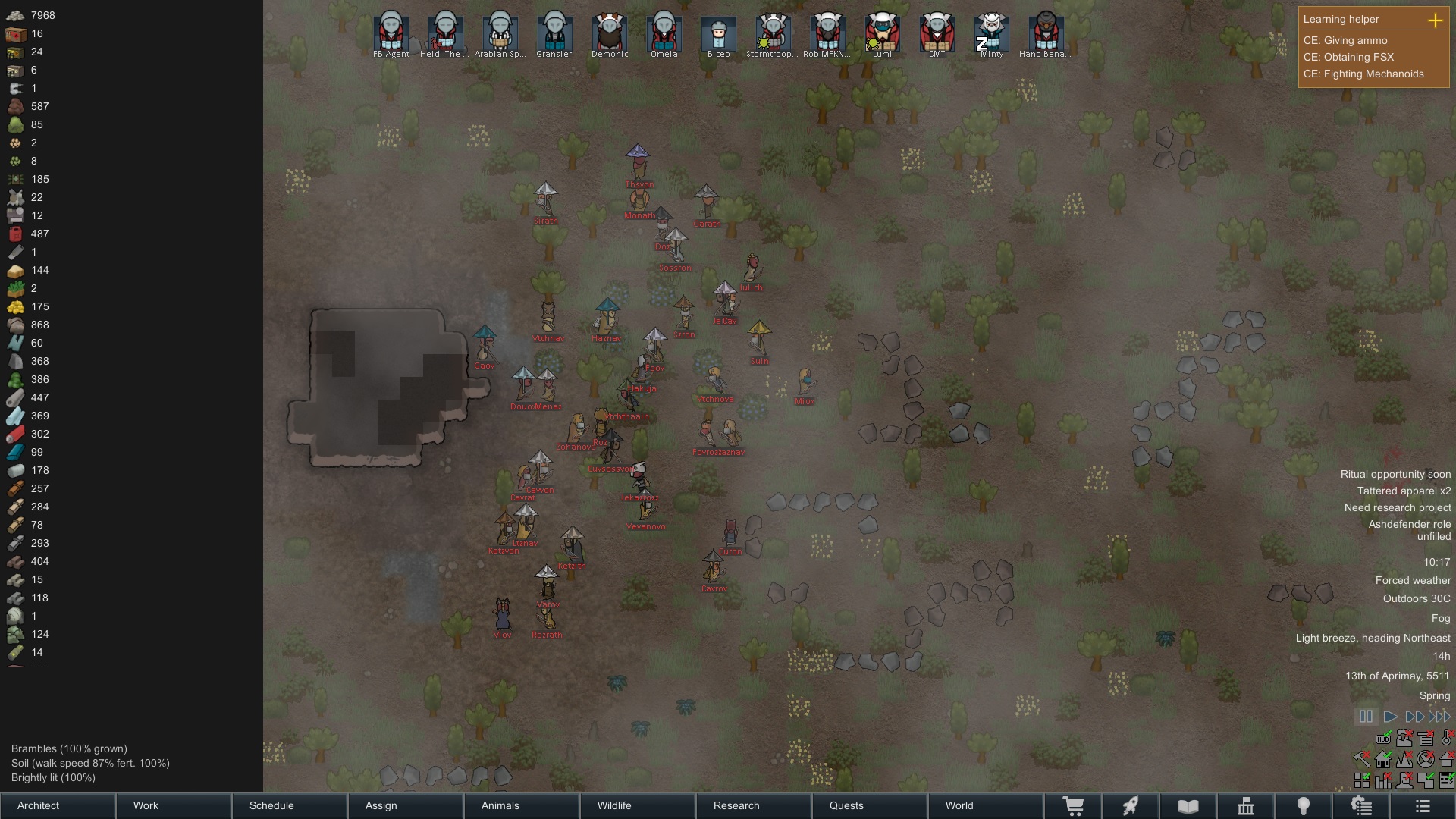Image resolution: width=1456 pixels, height=819 pixels.
Task: Open the shopping cart icon in bottom bar
Action: [x=1073, y=806]
